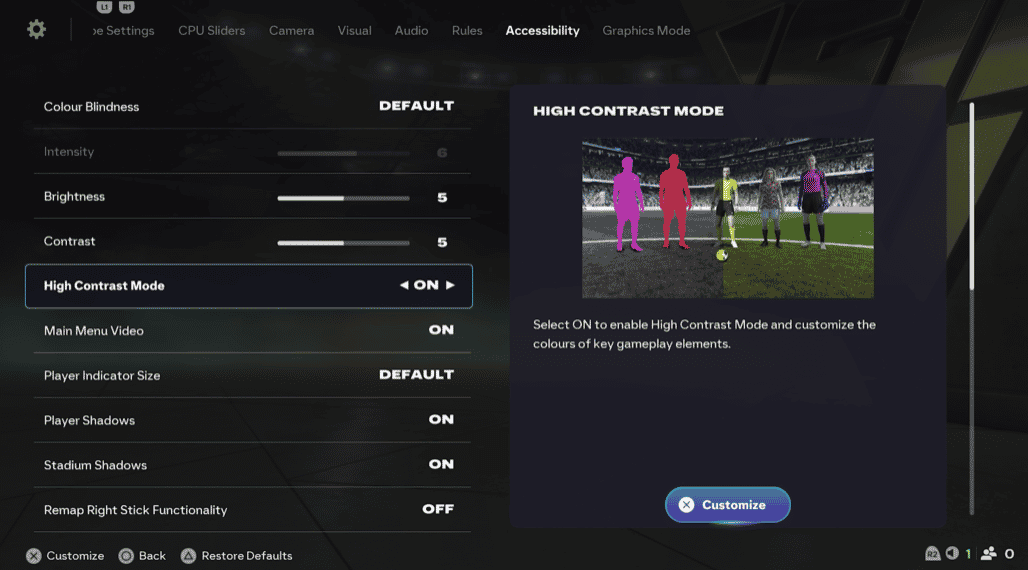
Task: Click the High Contrast Mode preview image
Action: click(x=727, y=218)
